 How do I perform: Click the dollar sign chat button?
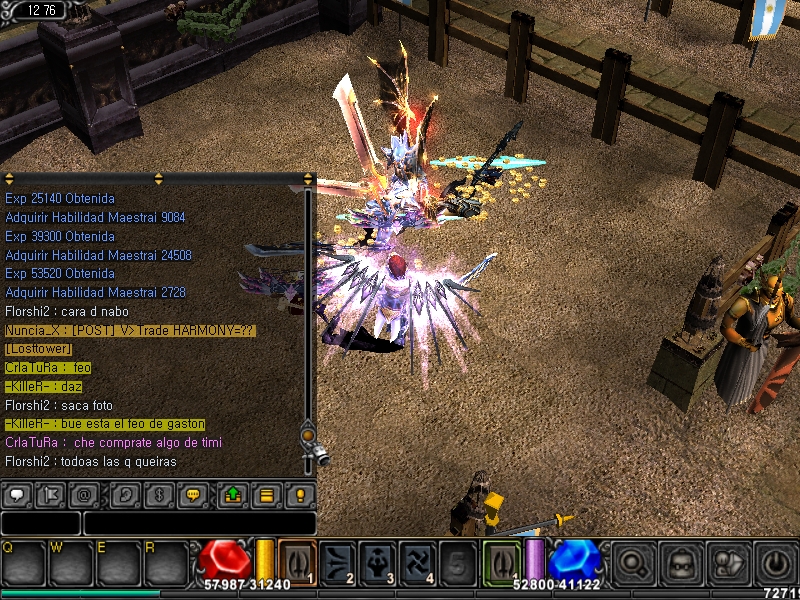[x=159, y=494]
